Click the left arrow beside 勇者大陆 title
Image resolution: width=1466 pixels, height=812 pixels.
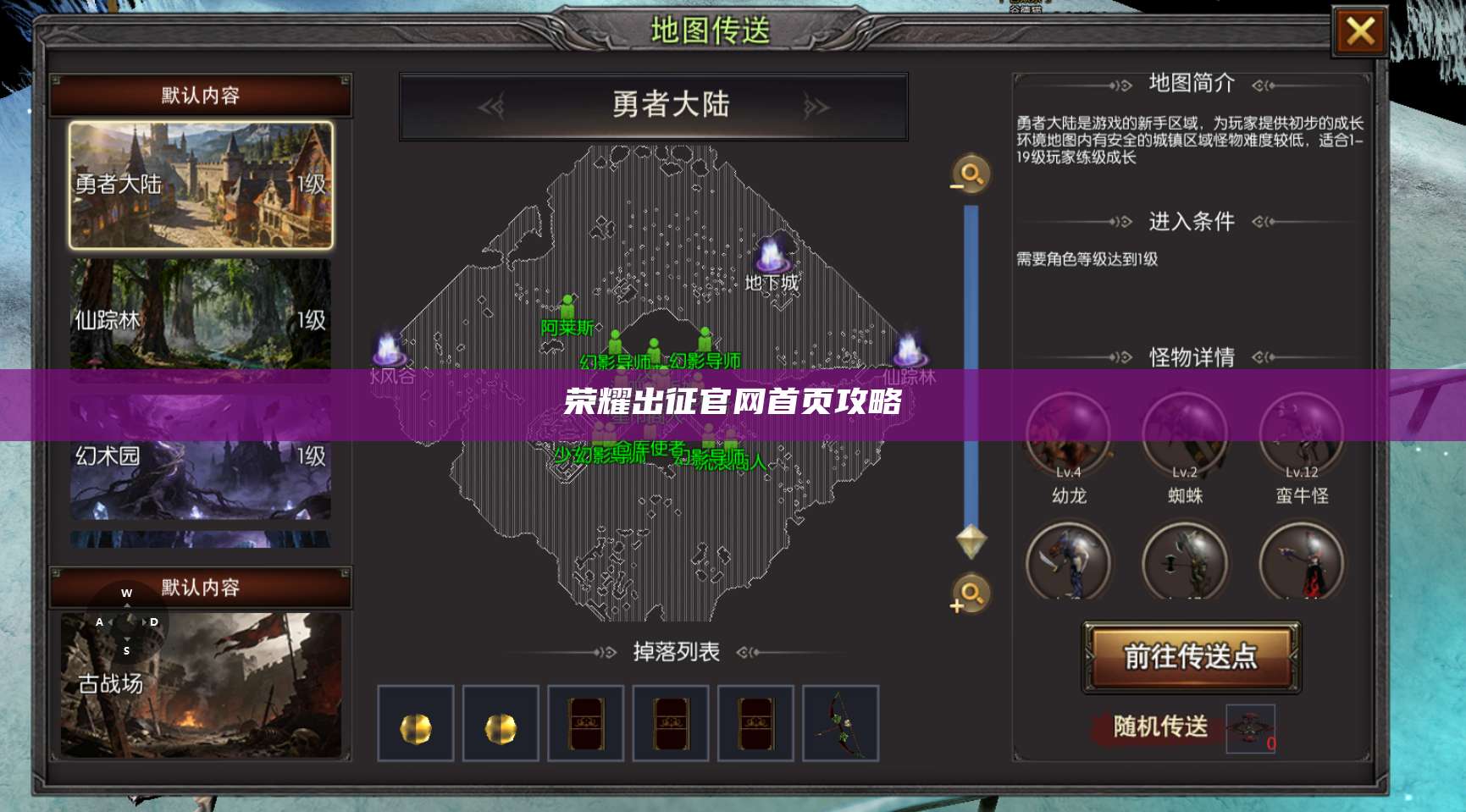click(x=490, y=107)
